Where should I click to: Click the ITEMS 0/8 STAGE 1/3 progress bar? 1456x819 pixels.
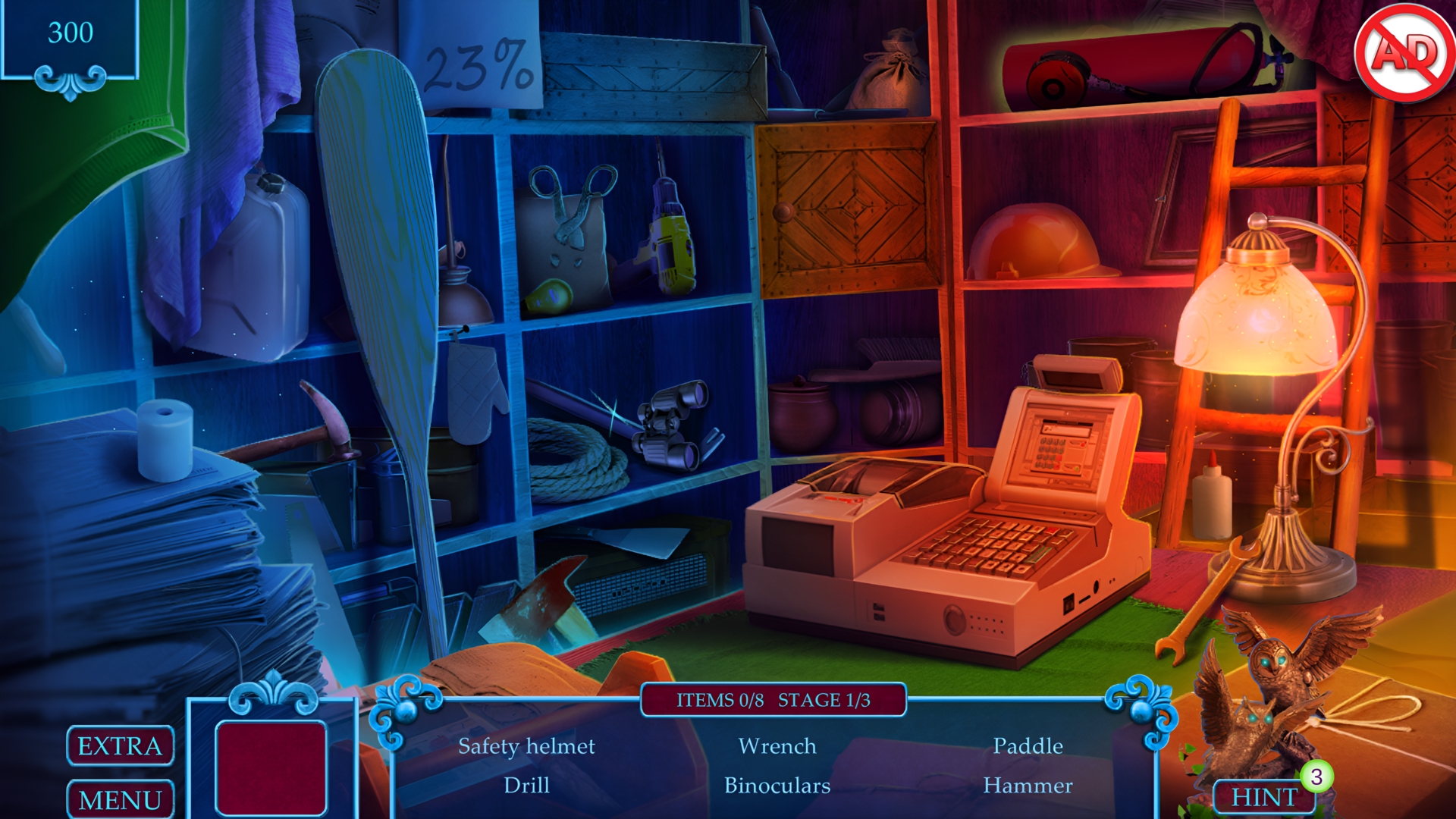click(x=773, y=699)
